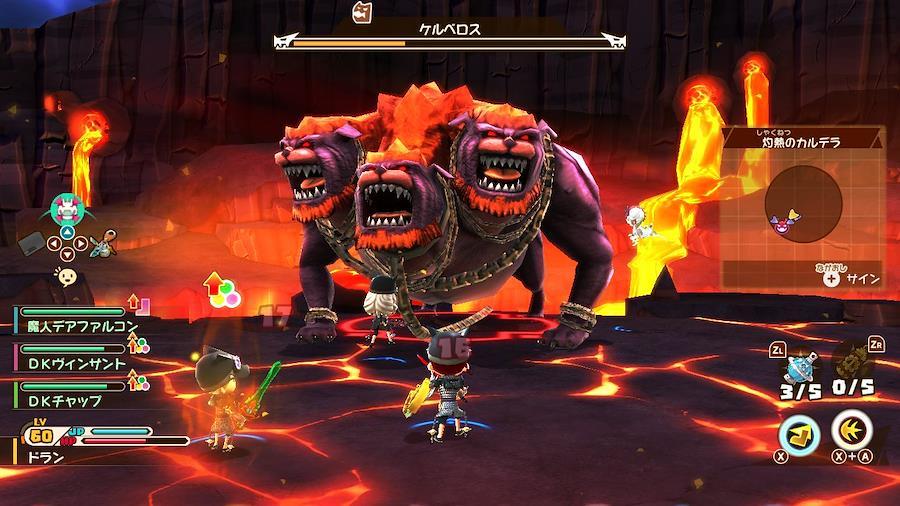This screenshot has width=900, height=506.
Task: Select the player status panel for ドラン
Action: point(100,442)
